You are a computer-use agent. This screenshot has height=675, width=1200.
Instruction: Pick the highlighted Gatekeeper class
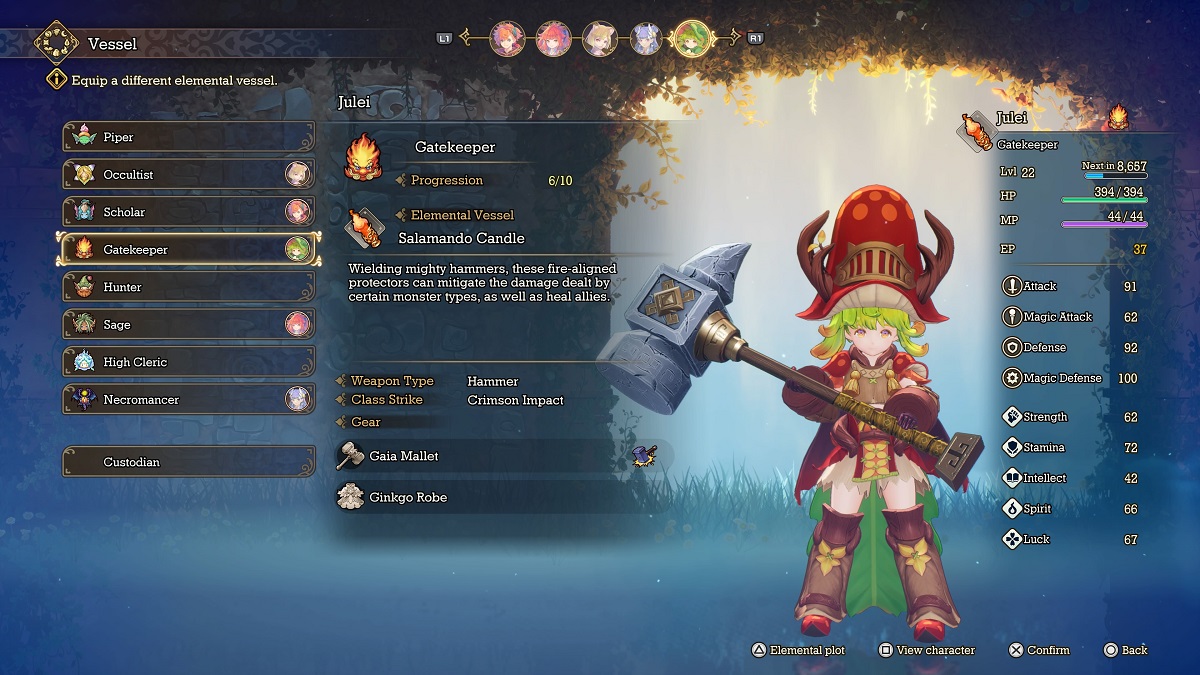pos(188,250)
